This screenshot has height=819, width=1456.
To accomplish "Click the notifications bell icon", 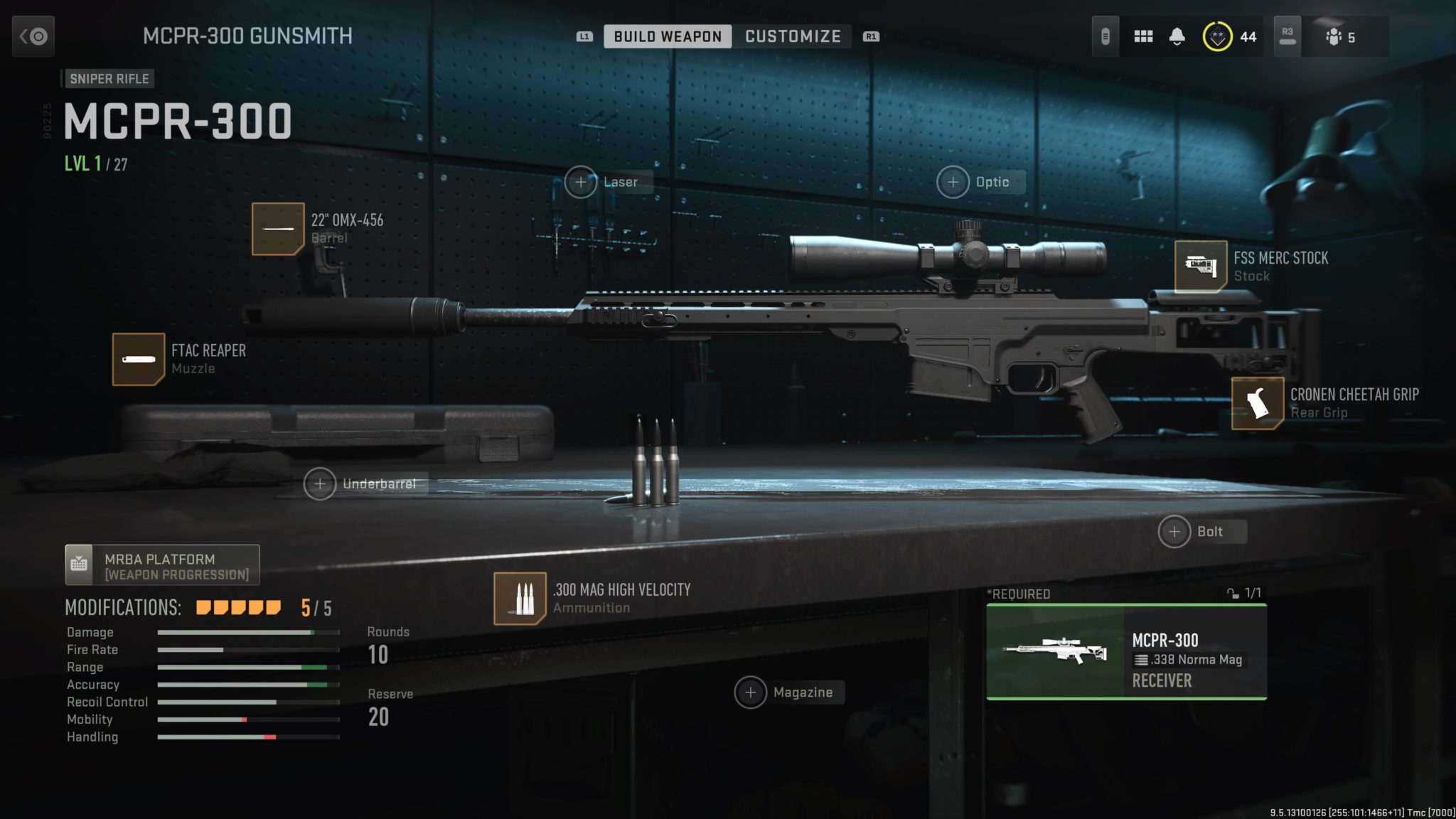I will coord(1179,35).
